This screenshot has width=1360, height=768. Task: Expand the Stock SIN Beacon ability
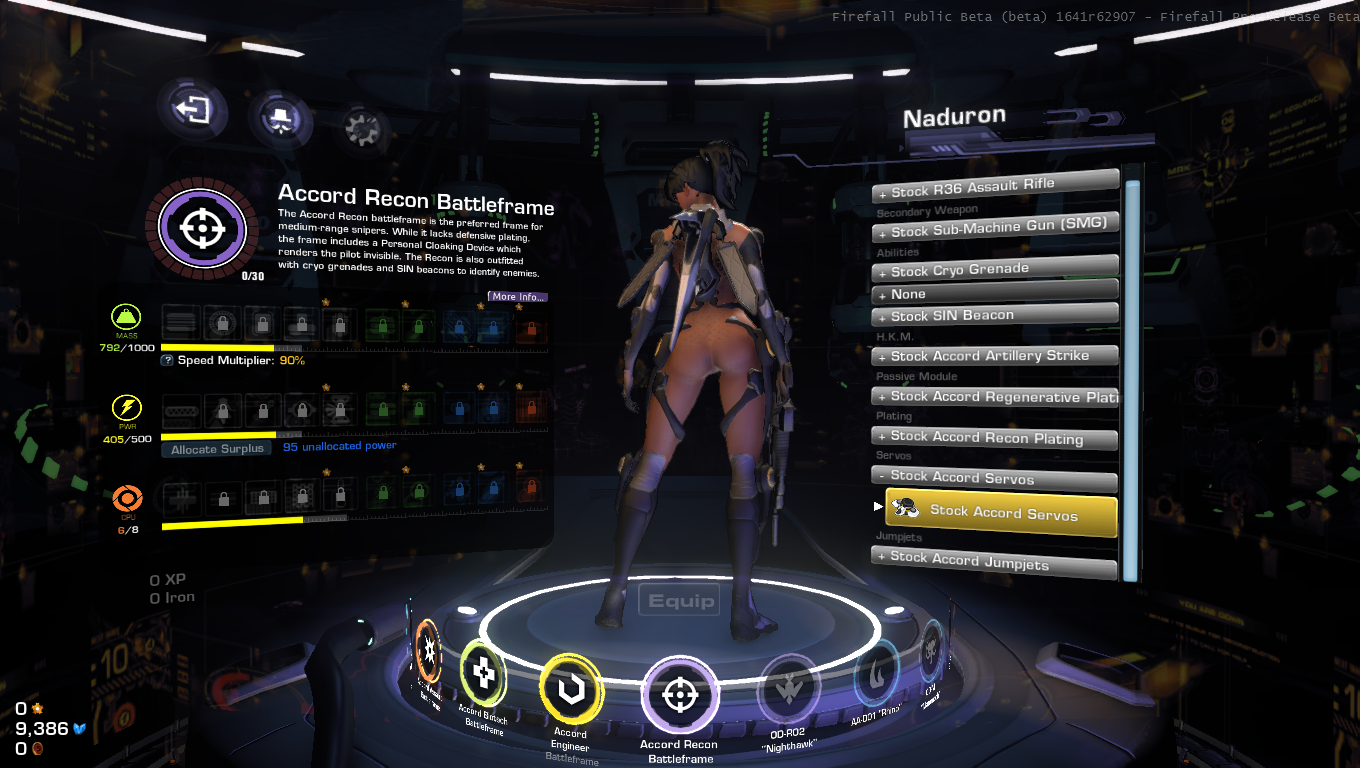pos(994,316)
